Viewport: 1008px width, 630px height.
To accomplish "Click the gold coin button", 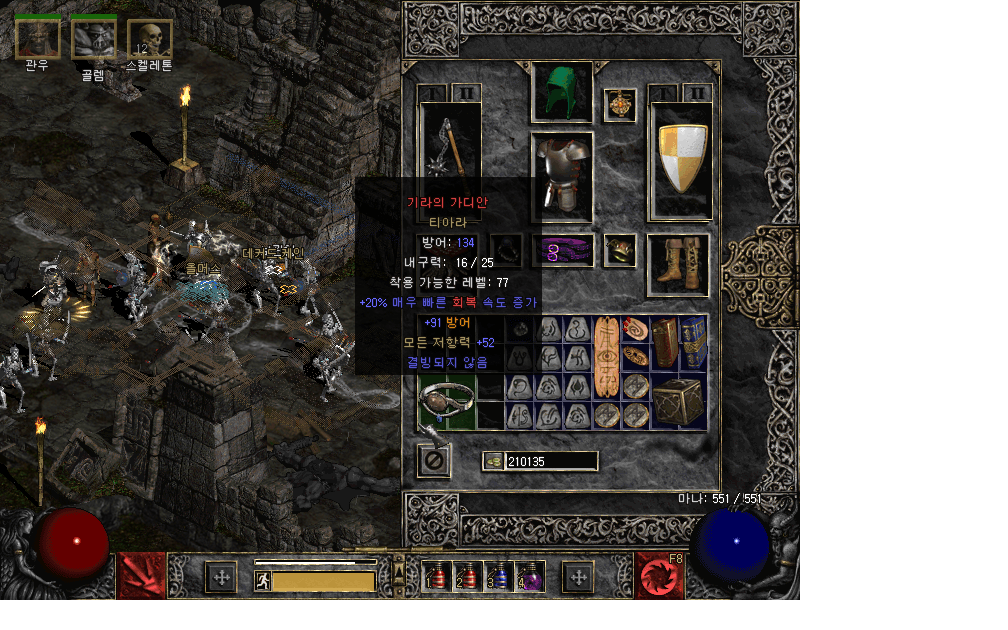I will [493, 461].
